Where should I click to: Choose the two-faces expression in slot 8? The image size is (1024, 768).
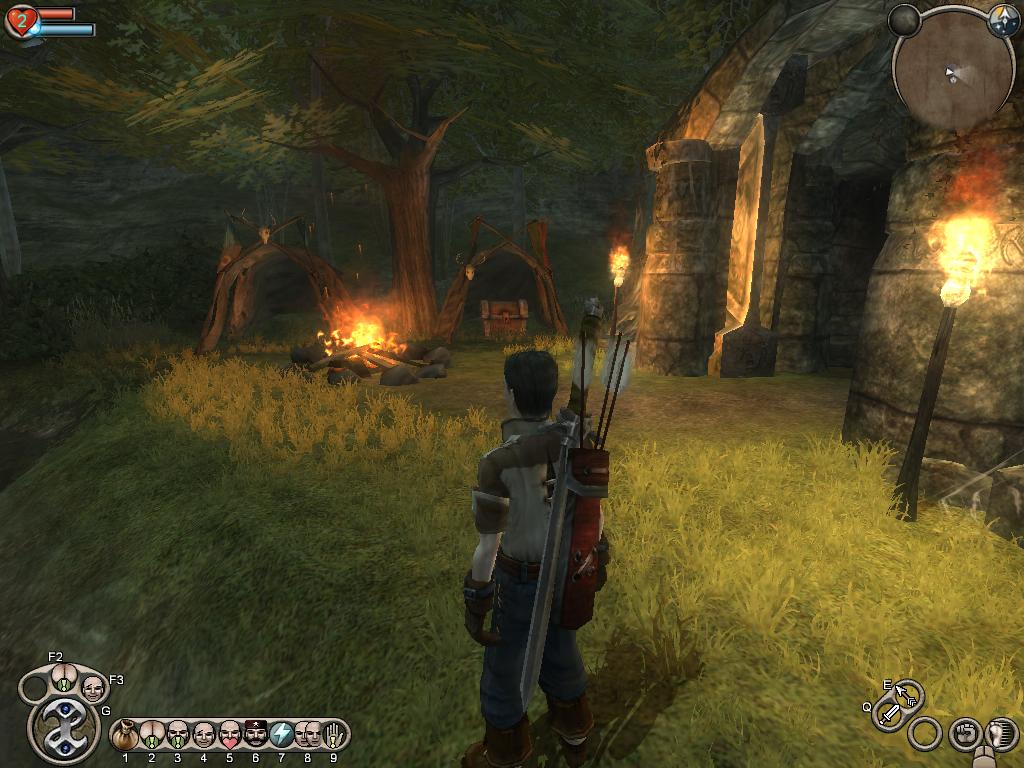[x=307, y=735]
